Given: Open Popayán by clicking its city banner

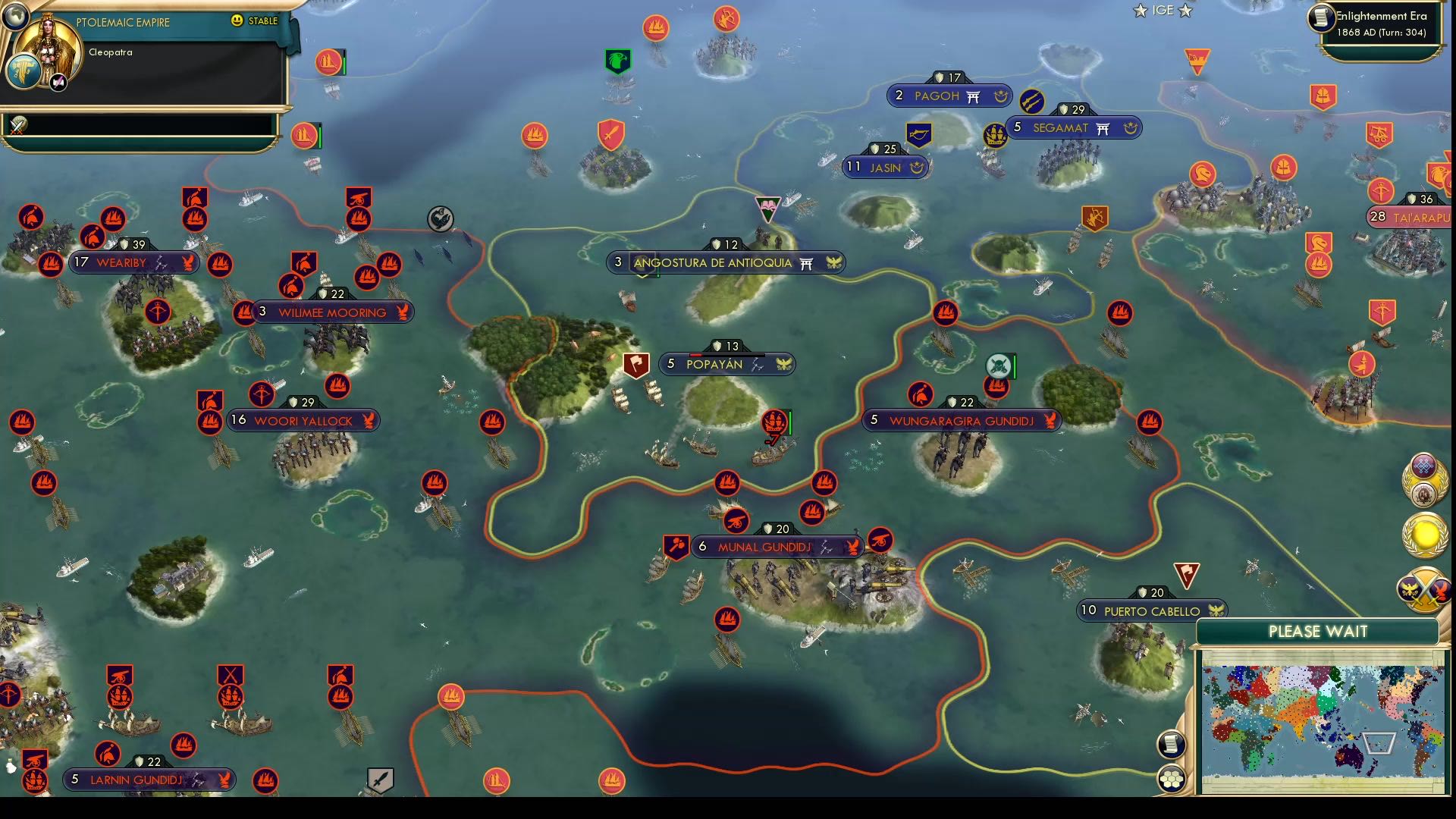Looking at the screenshot, I should (726, 364).
